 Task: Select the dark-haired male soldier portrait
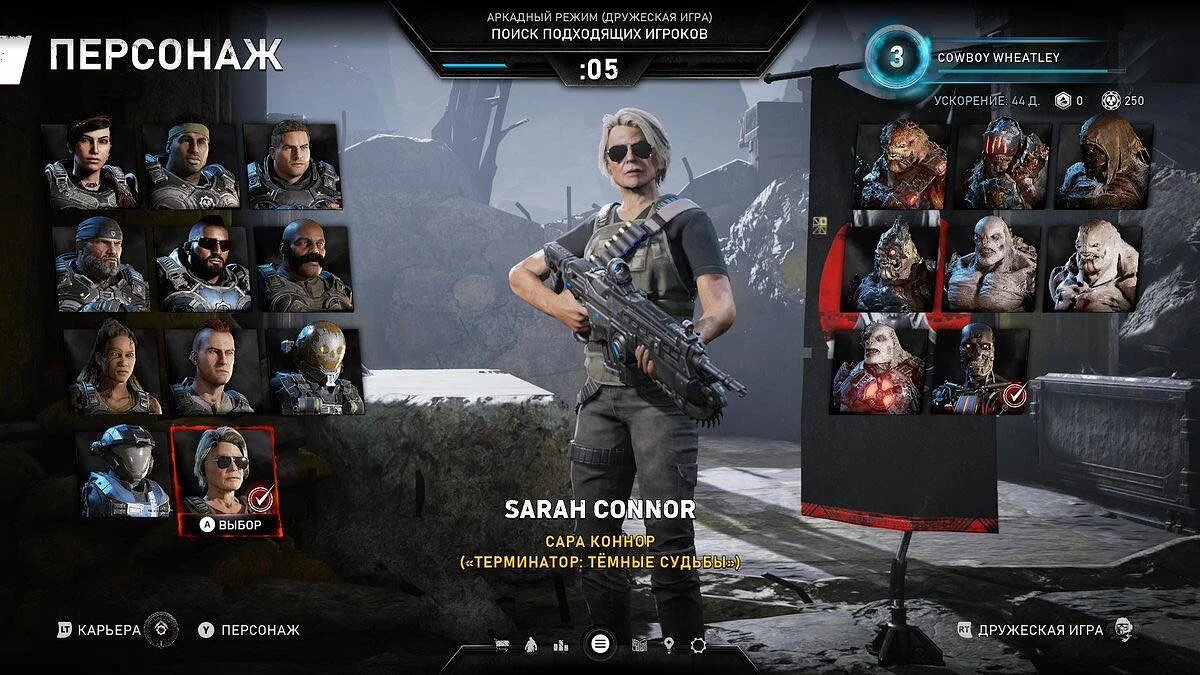coord(294,165)
